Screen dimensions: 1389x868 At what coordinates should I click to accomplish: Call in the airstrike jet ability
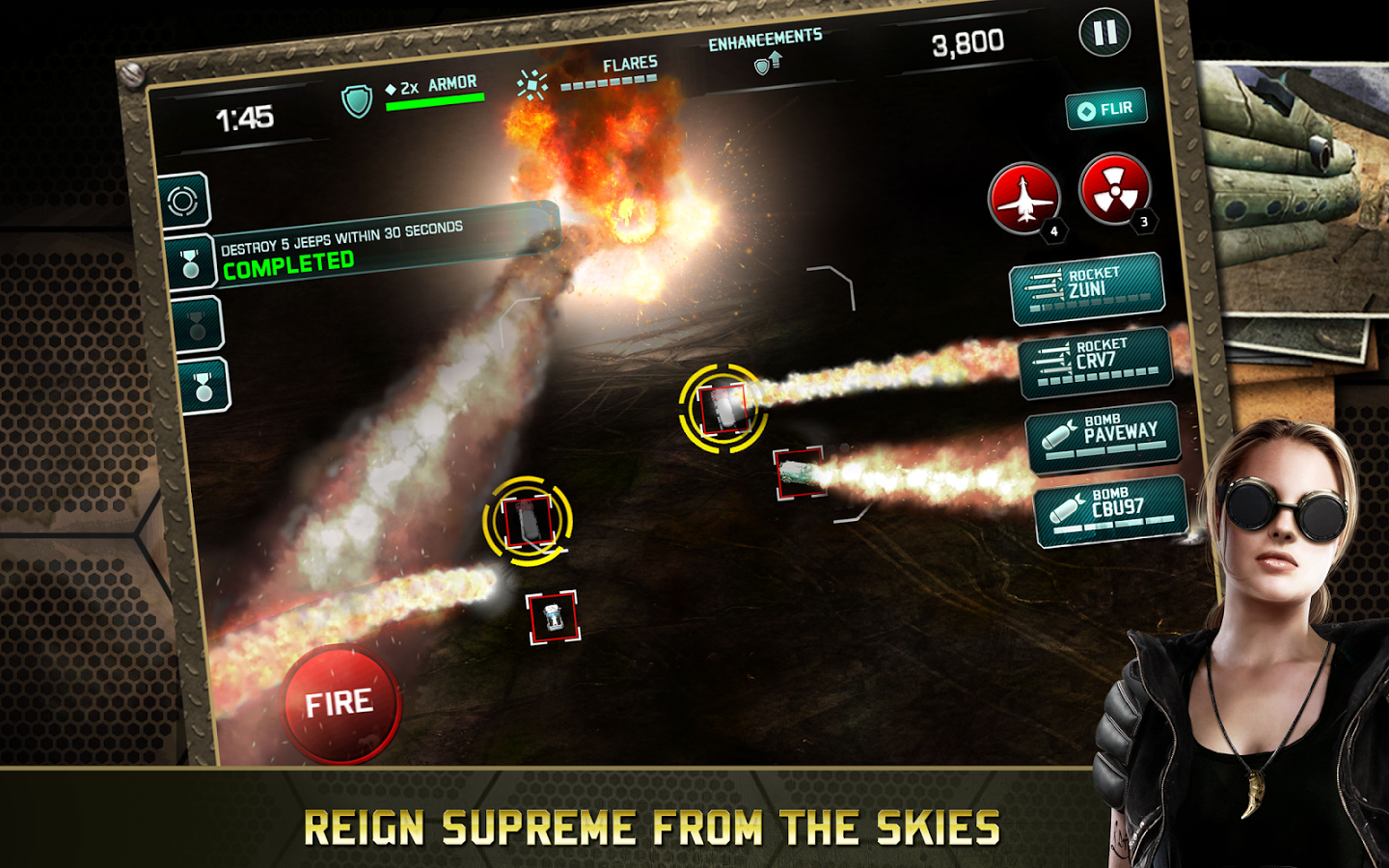tap(1024, 198)
